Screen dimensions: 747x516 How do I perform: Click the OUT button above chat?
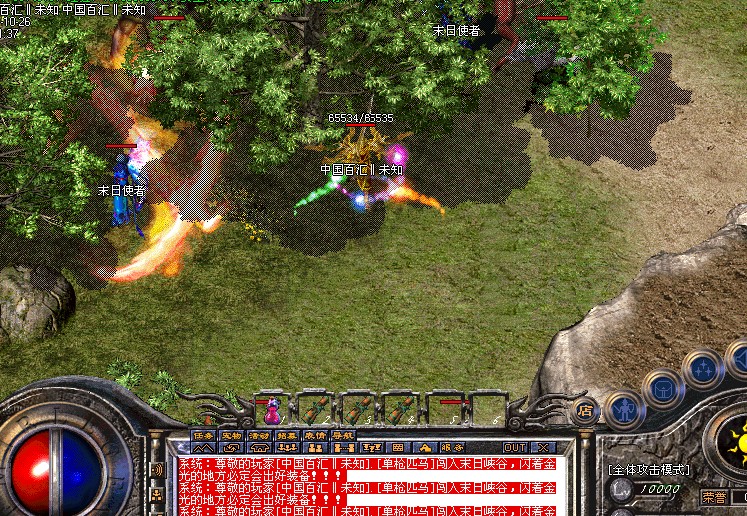coord(515,447)
